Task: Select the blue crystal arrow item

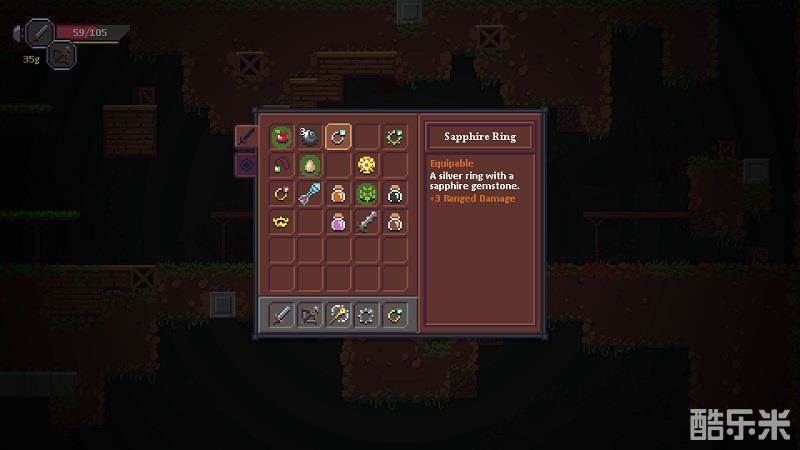Action: pos(310,194)
